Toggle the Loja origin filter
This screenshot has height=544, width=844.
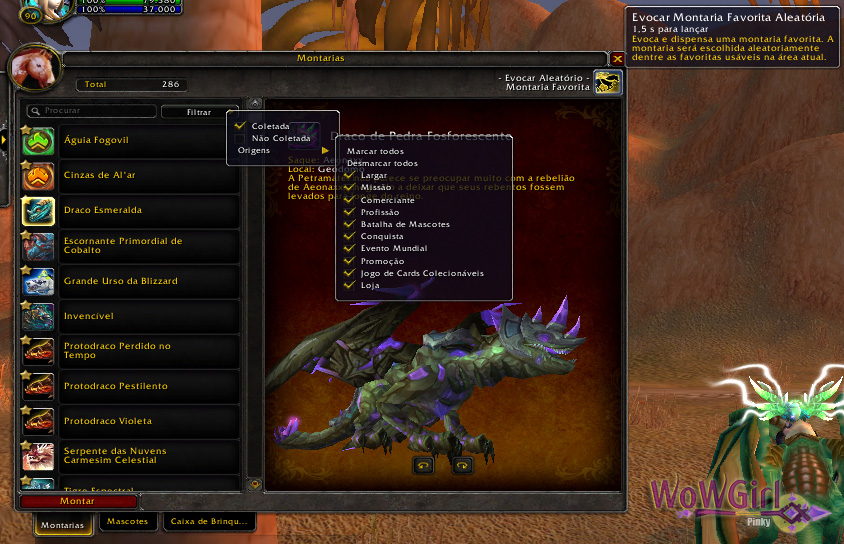[x=370, y=285]
